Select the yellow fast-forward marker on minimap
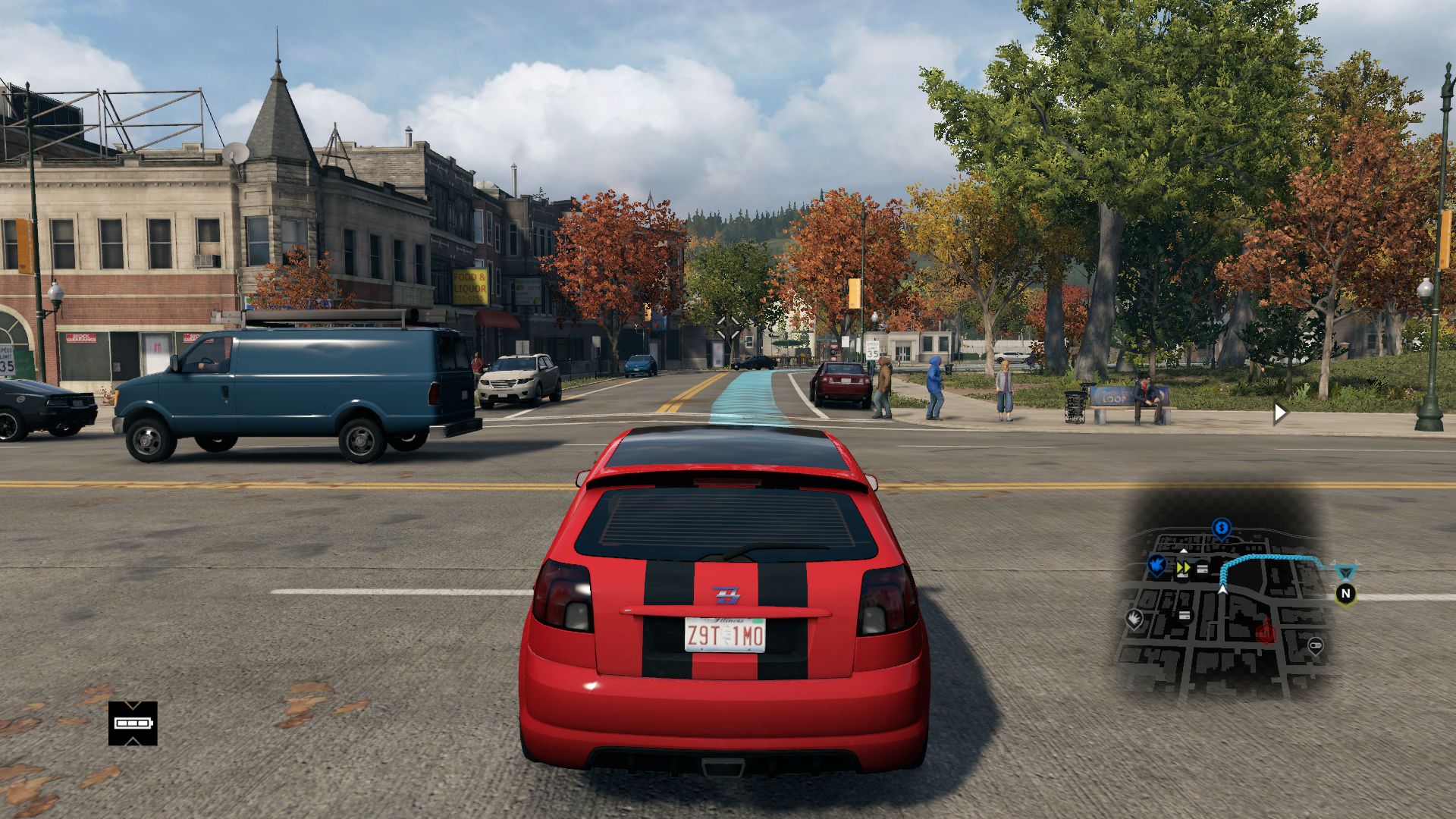The image size is (1456, 819). point(1183,566)
